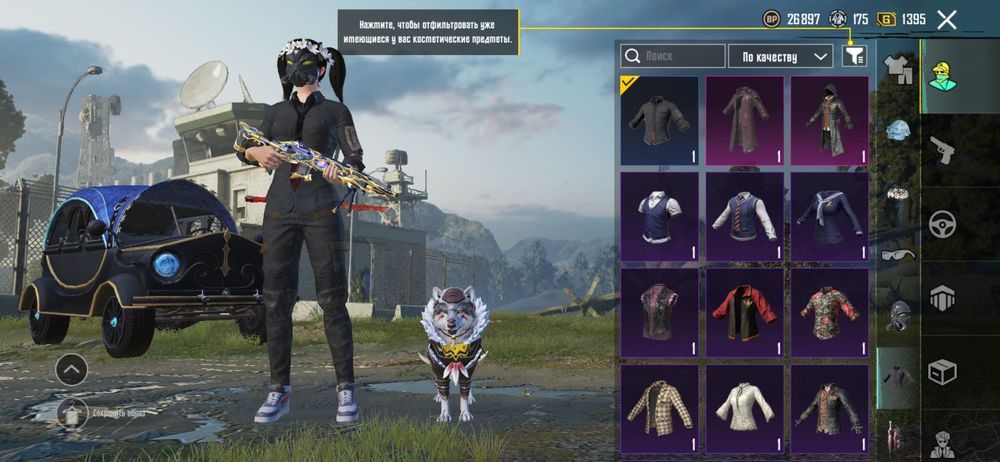Select the beige checkered blazer
The image size is (1000, 462).
pyautogui.click(x=659, y=407)
